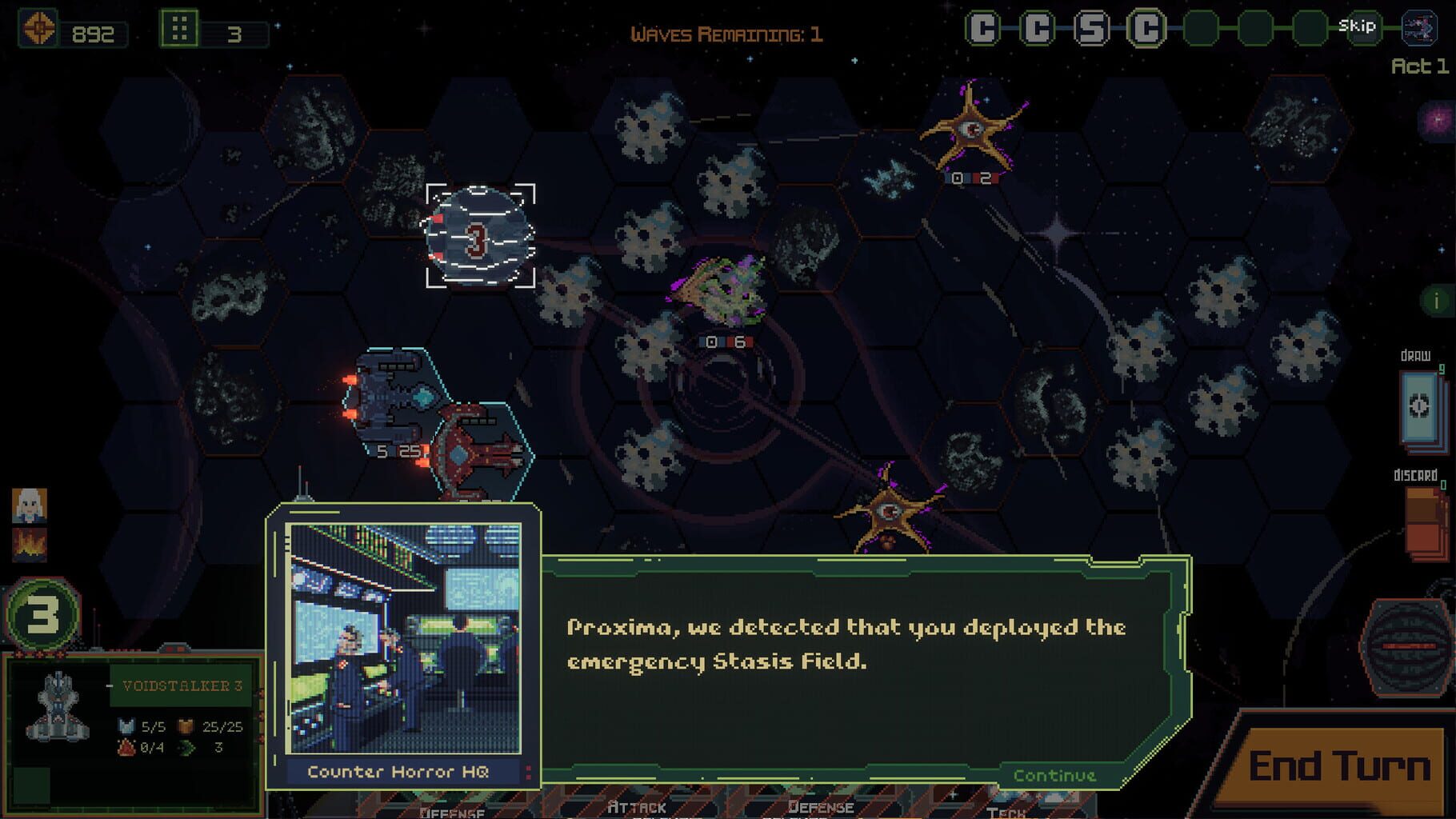This screenshot has height=819, width=1456.
Task: Open the Offense card category
Action: [452, 810]
